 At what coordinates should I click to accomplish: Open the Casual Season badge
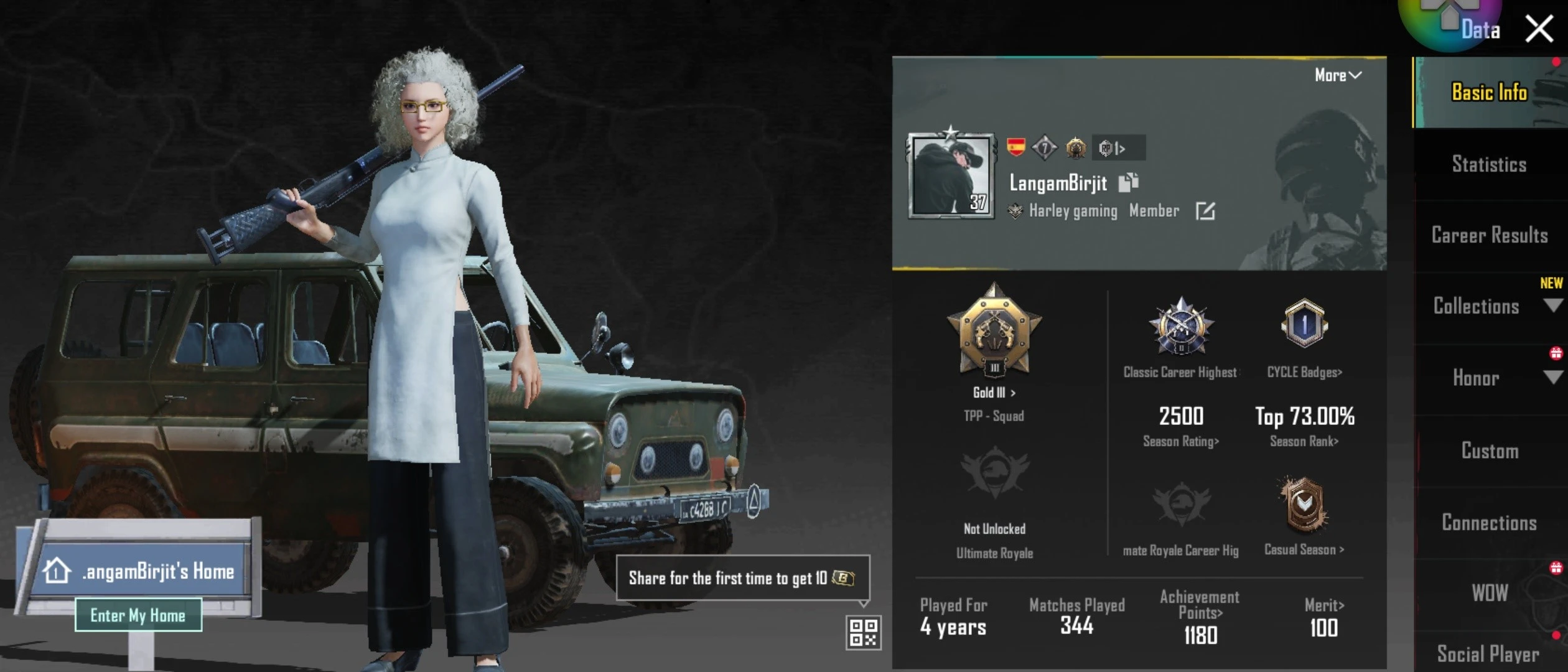1303,505
